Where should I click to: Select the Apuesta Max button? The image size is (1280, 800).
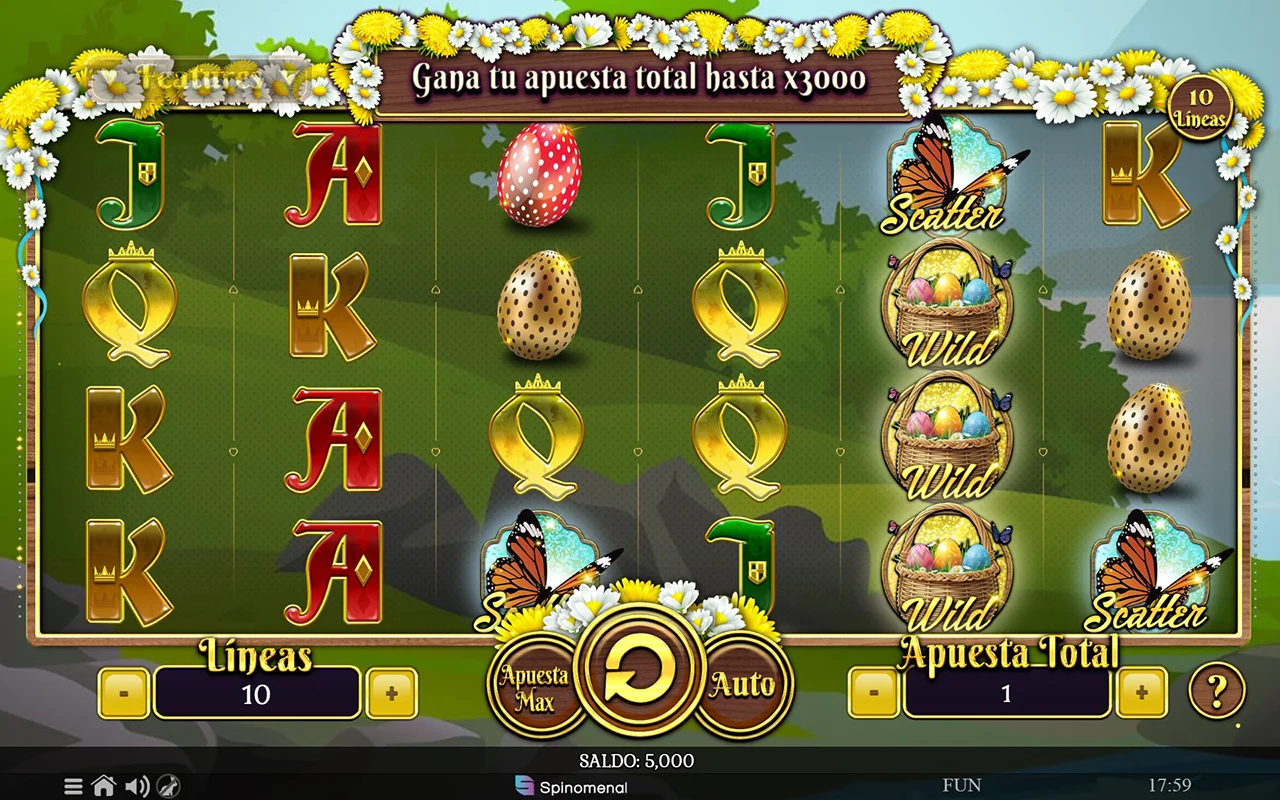click(534, 686)
